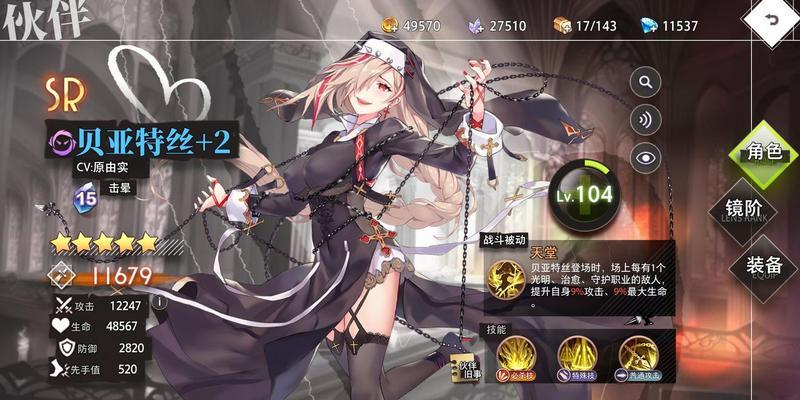Click the purple crystal currency counter
The image size is (800, 400).
click(496, 24)
